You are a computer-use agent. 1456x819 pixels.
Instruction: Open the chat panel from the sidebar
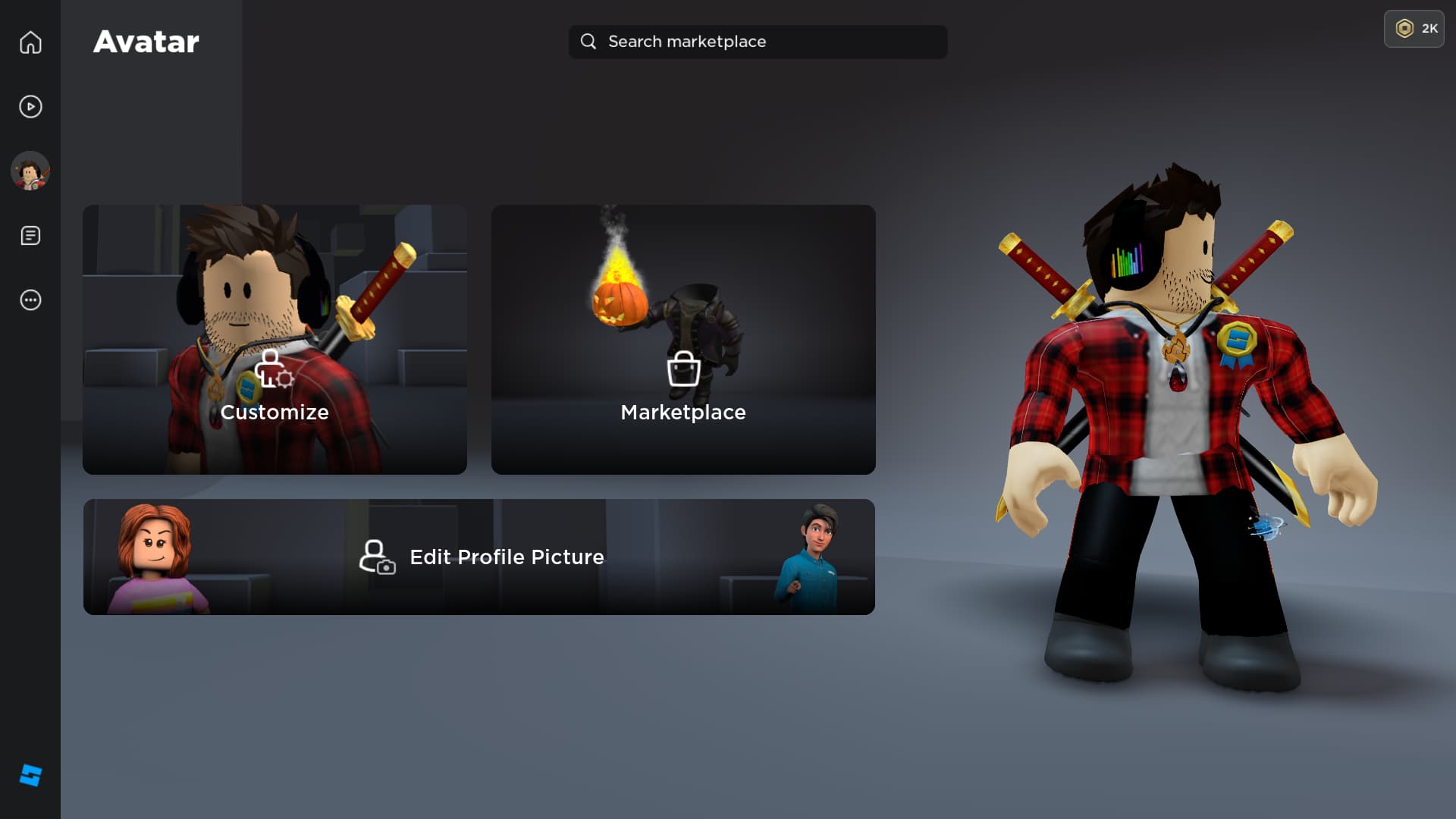pyautogui.click(x=30, y=236)
